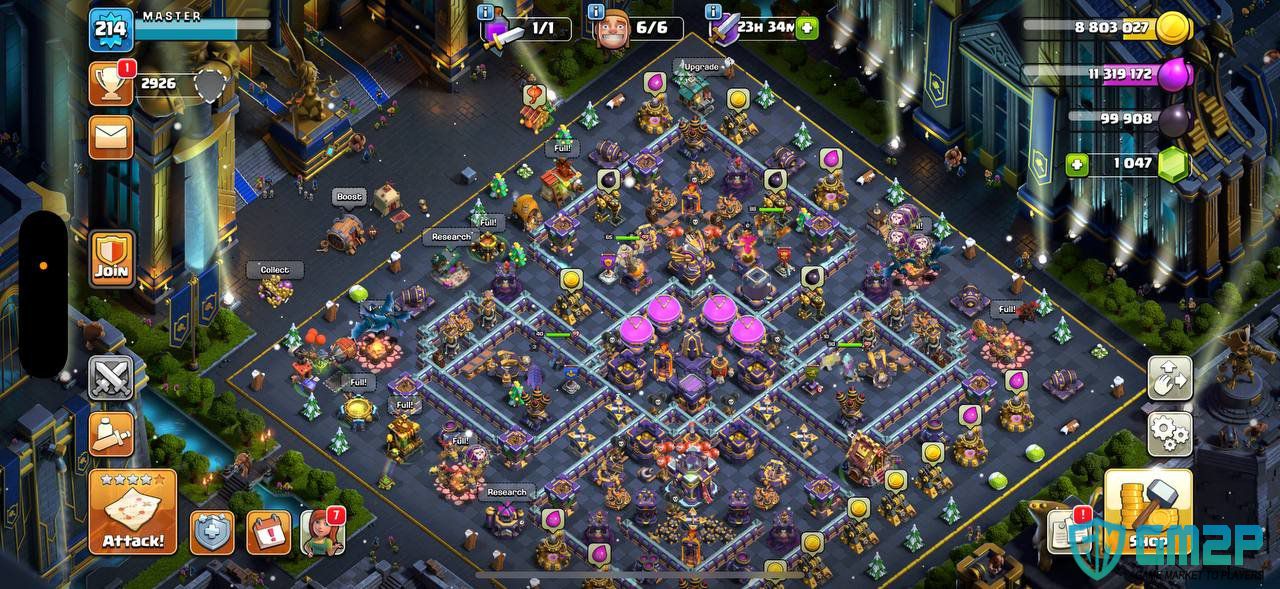
Task: Open the events calendar
Action: tap(268, 532)
